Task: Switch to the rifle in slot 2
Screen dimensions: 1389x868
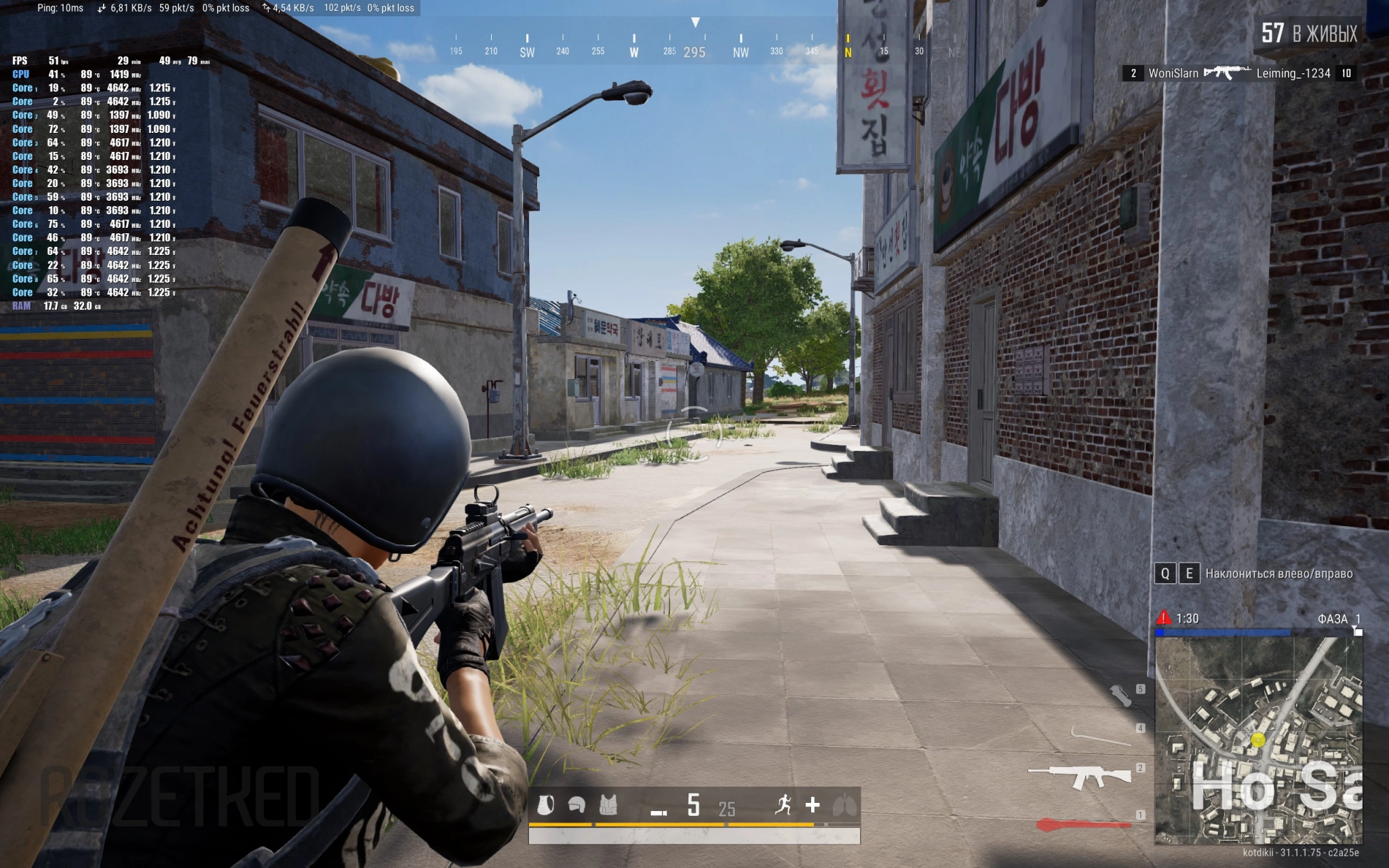Action: [x=1078, y=774]
